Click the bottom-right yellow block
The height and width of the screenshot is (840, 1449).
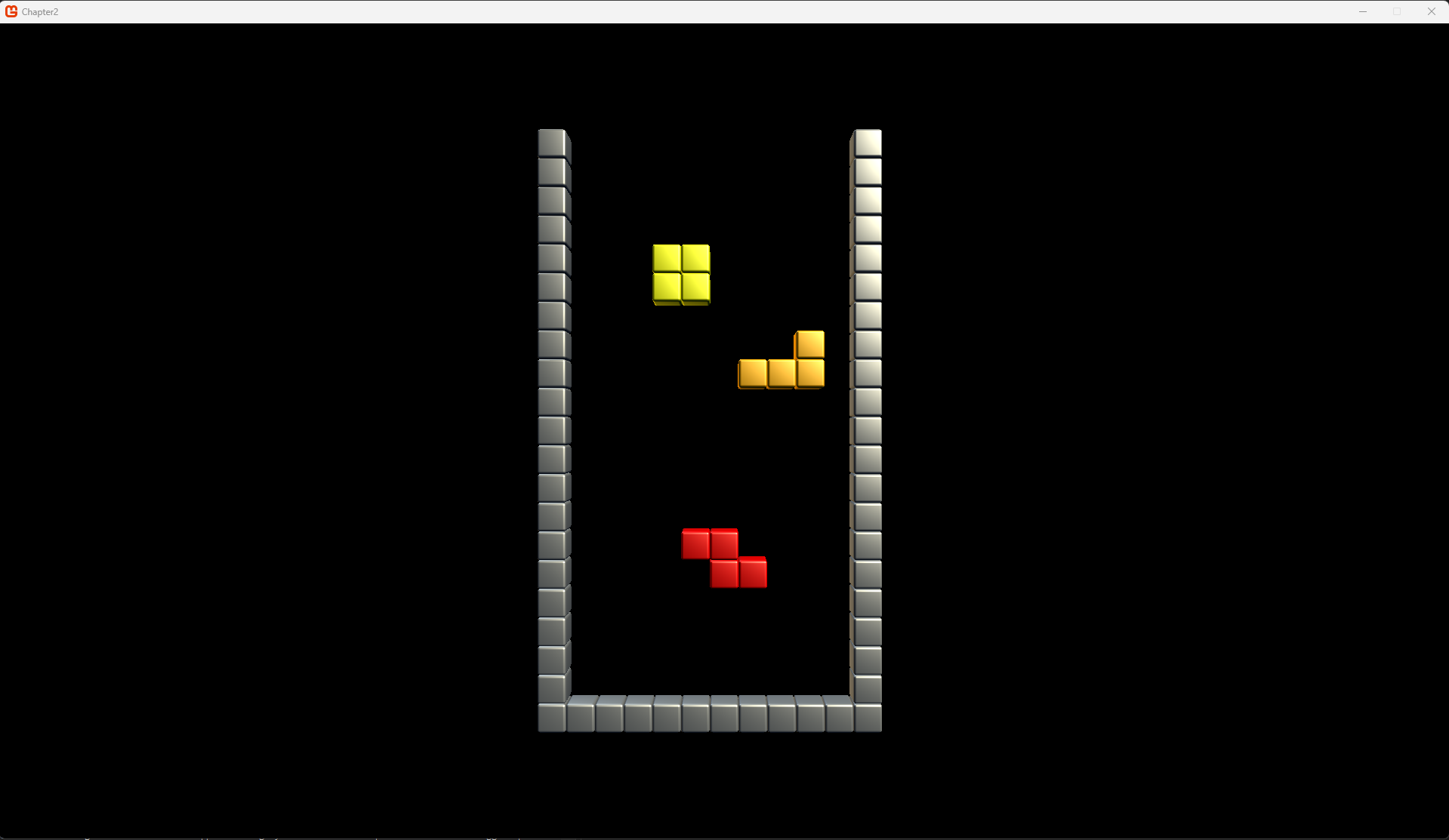pos(695,289)
